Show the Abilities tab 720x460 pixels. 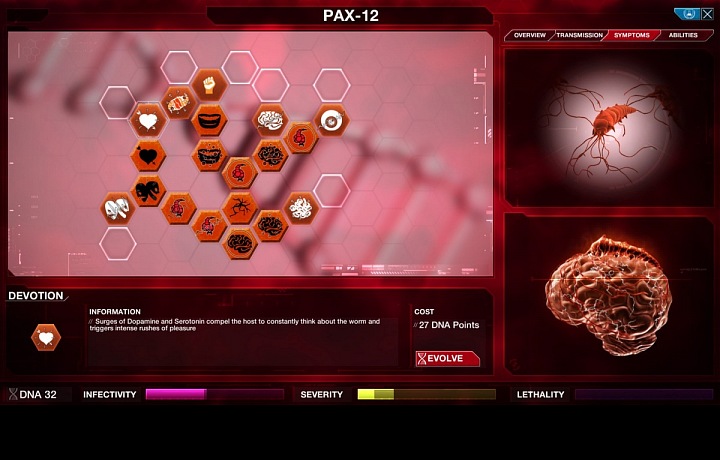click(x=683, y=35)
